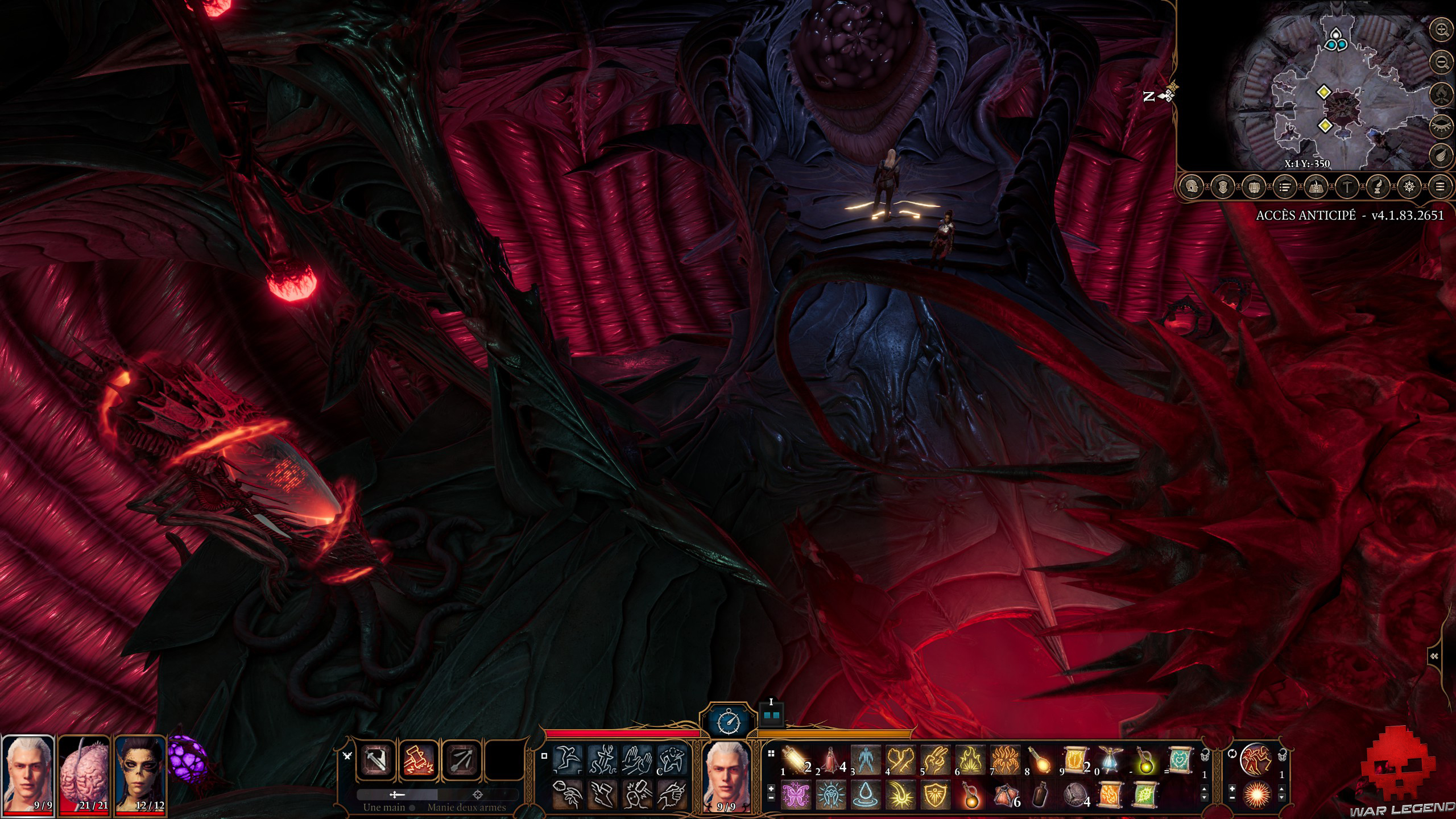
Task: Select the main-hand melee attack icon
Action: pos(375,760)
